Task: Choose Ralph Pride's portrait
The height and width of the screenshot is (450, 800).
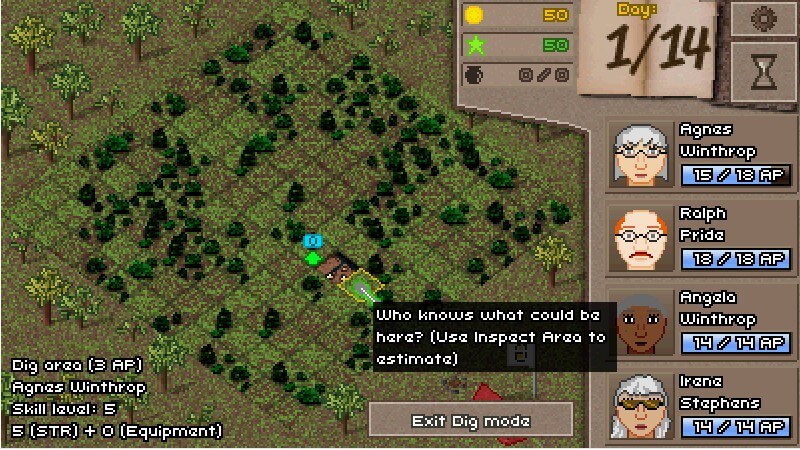Action: point(641,238)
